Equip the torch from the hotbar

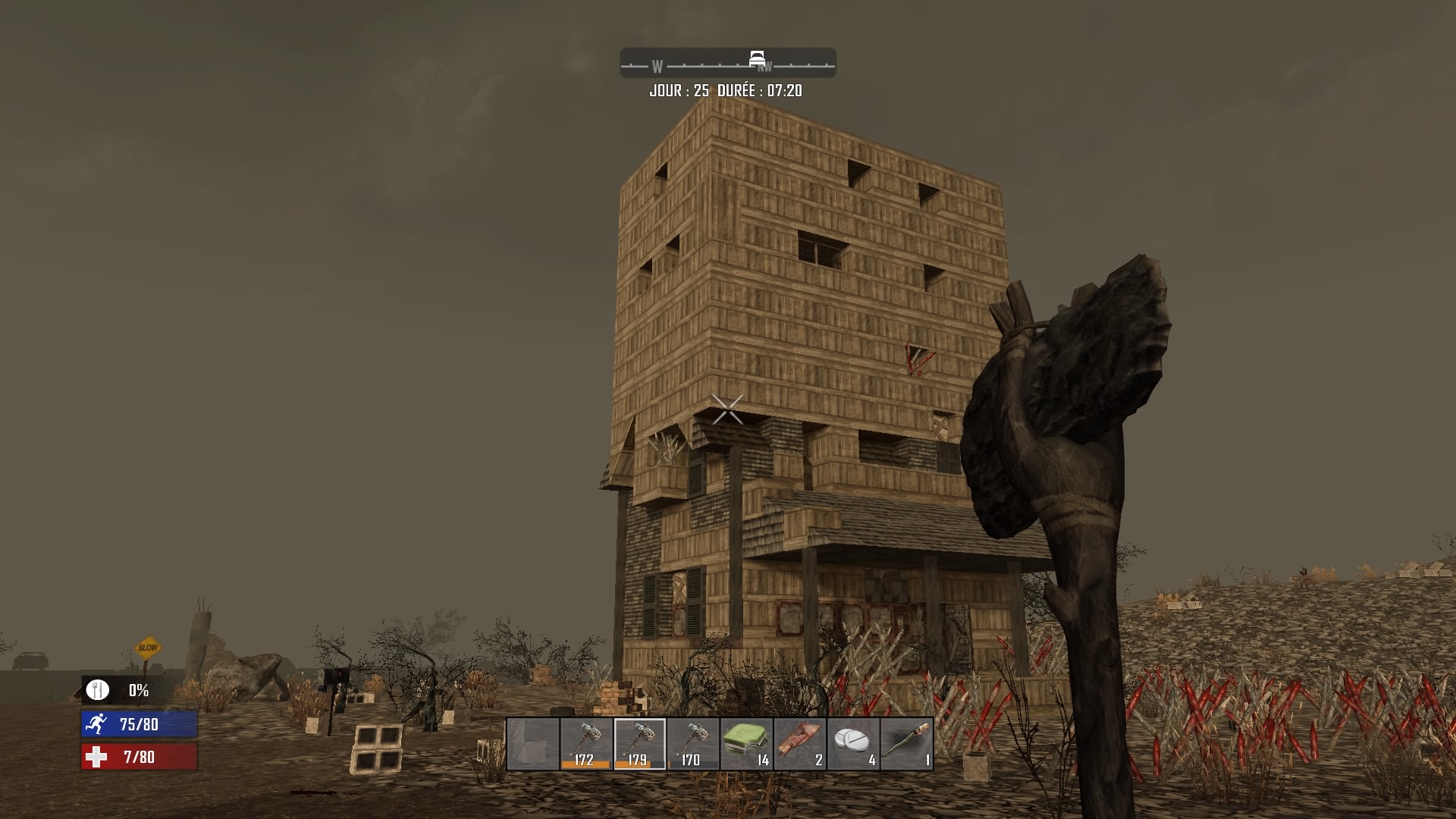point(907,744)
